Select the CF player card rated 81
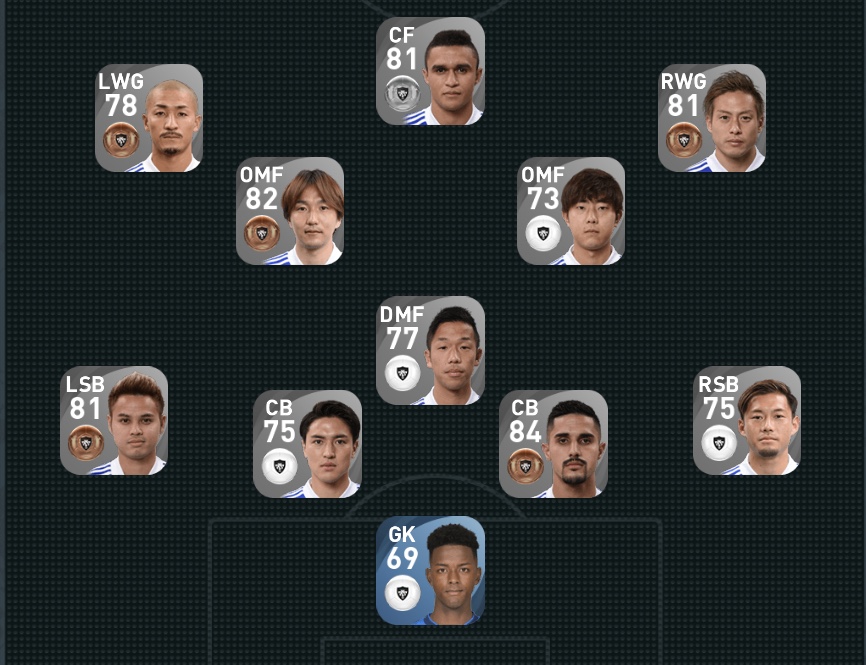The image size is (866, 665). click(x=430, y=71)
